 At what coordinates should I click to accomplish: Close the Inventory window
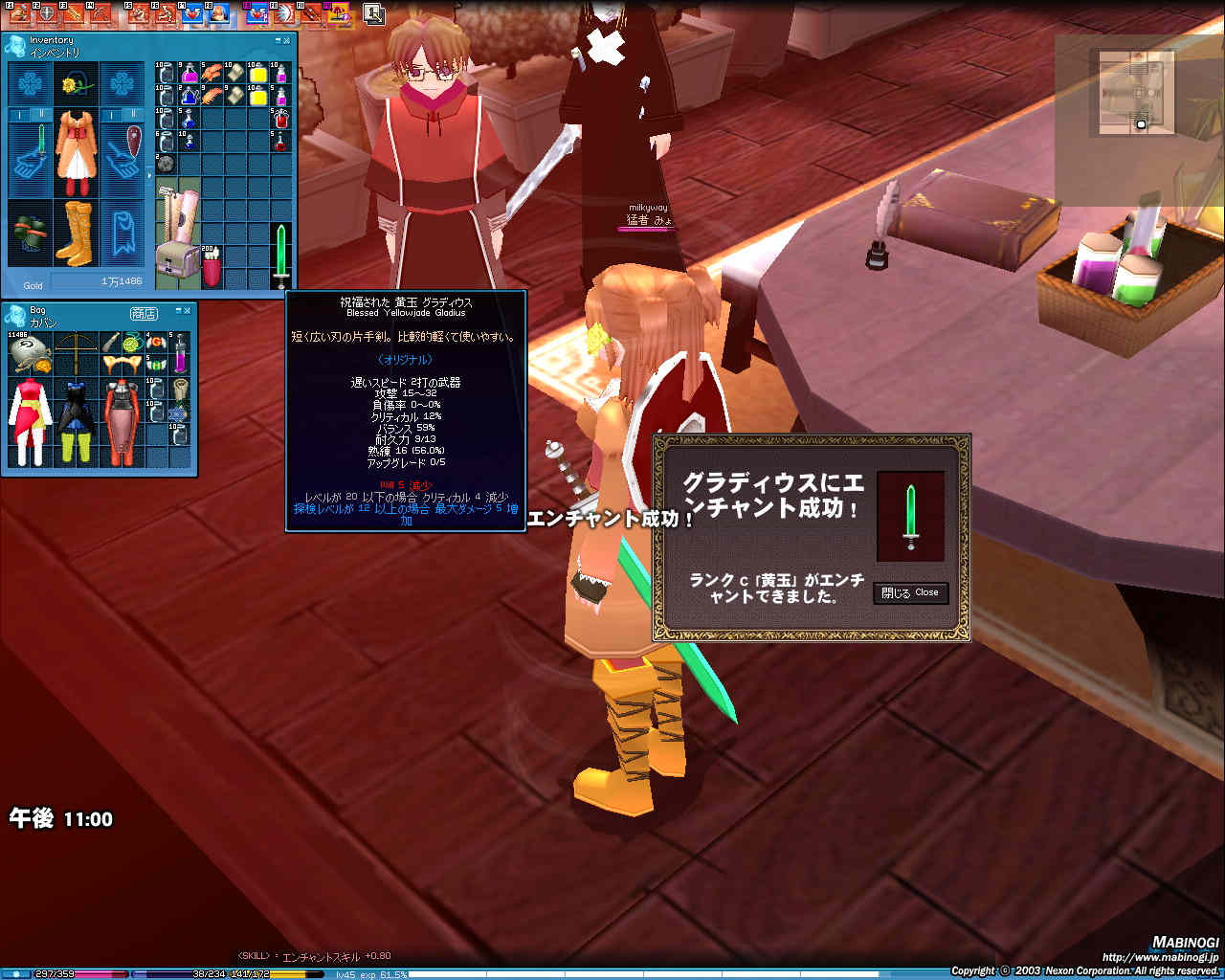click(288, 40)
